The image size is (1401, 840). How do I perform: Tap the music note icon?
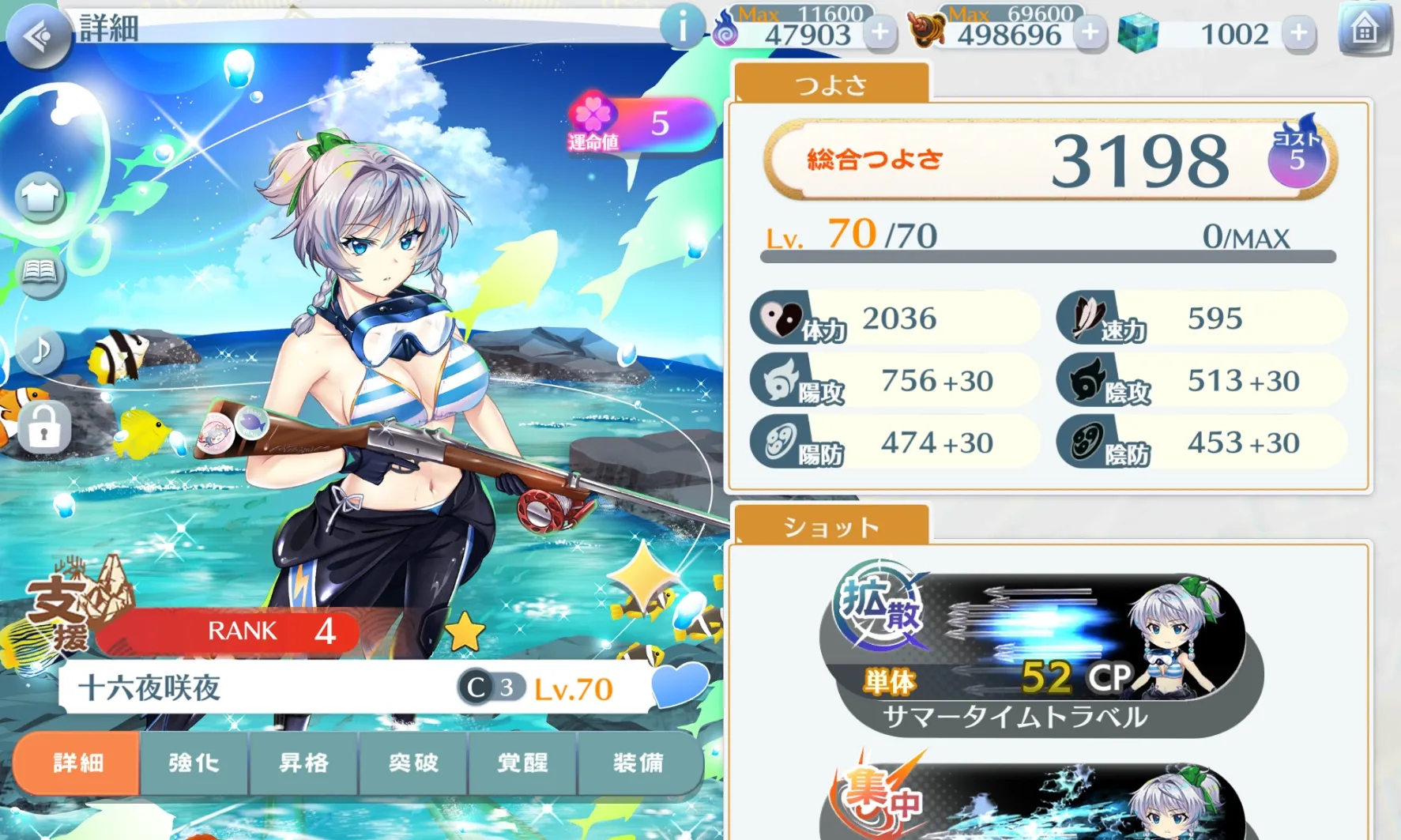[x=40, y=349]
